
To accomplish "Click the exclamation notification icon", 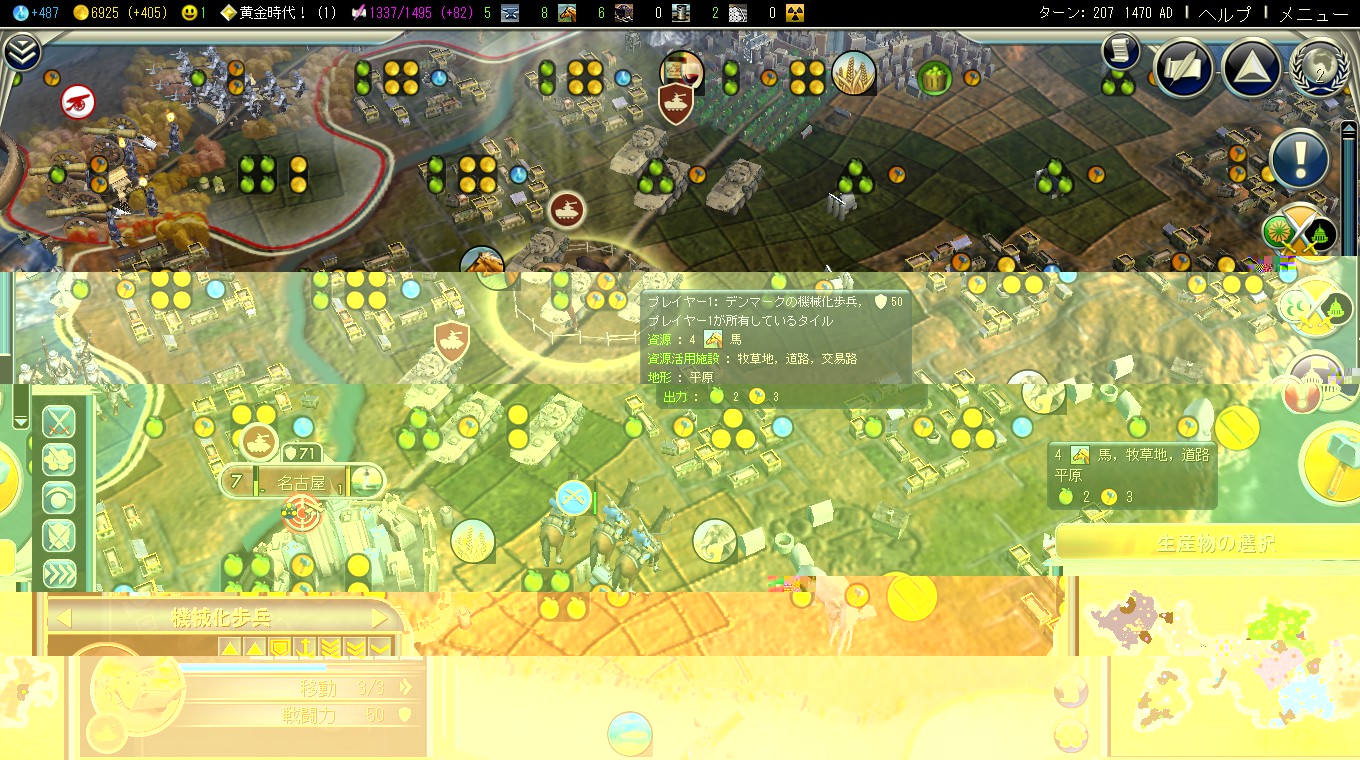I will click(1299, 159).
